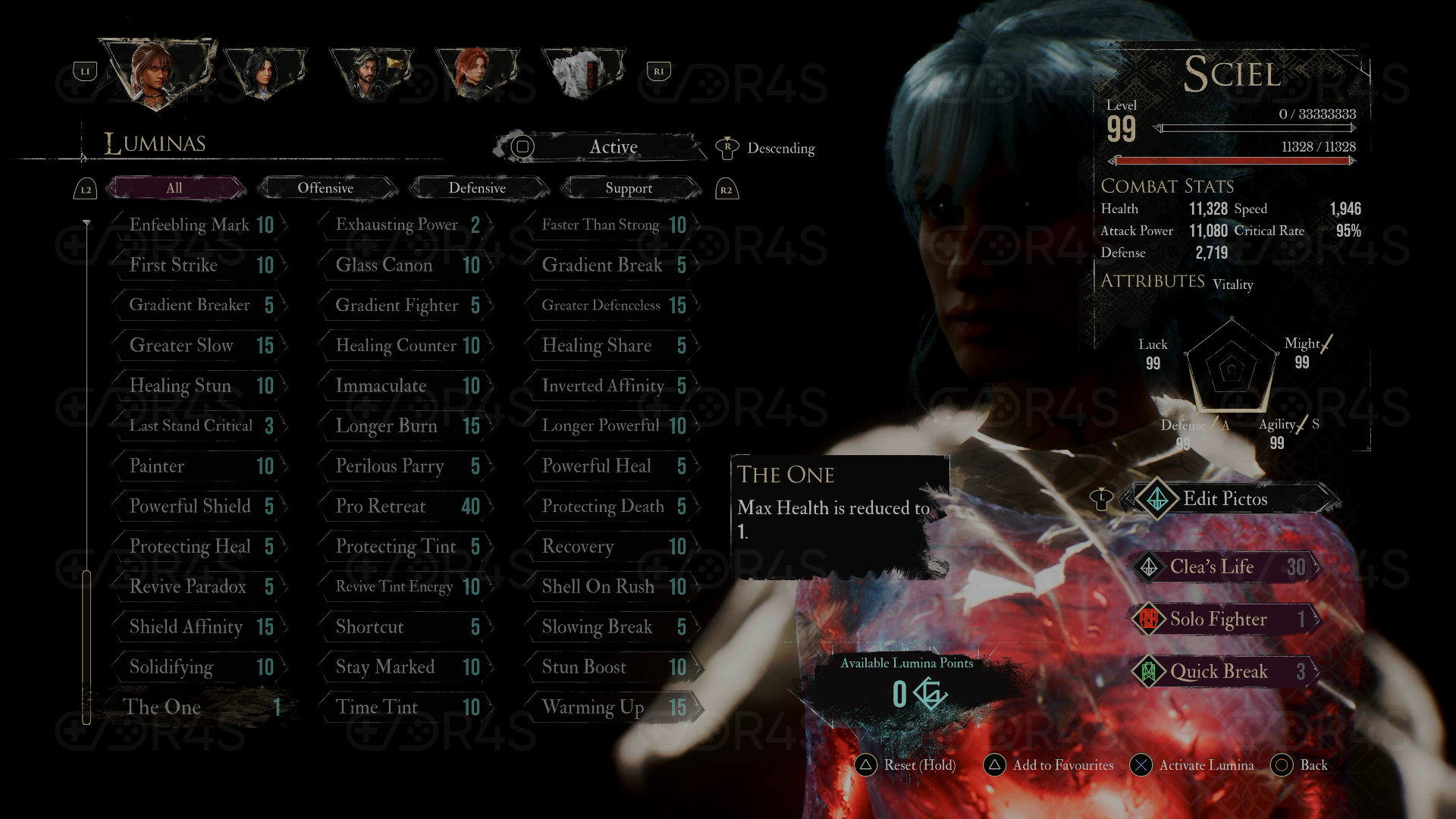This screenshot has height=819, width=1456.
Task: Show All luminas tab
Action: point(174,188)
